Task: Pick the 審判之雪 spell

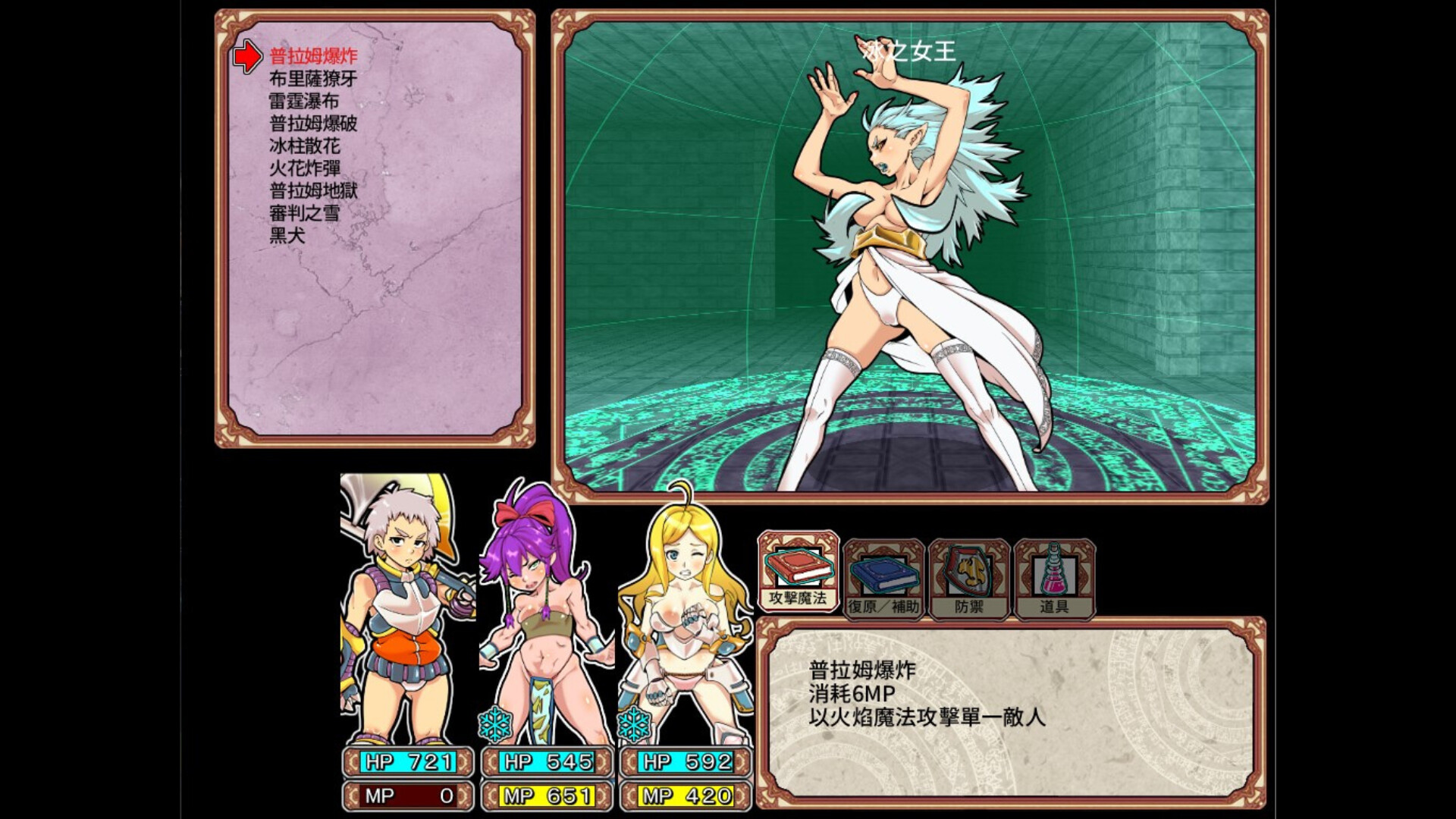Action: (304, 213)
